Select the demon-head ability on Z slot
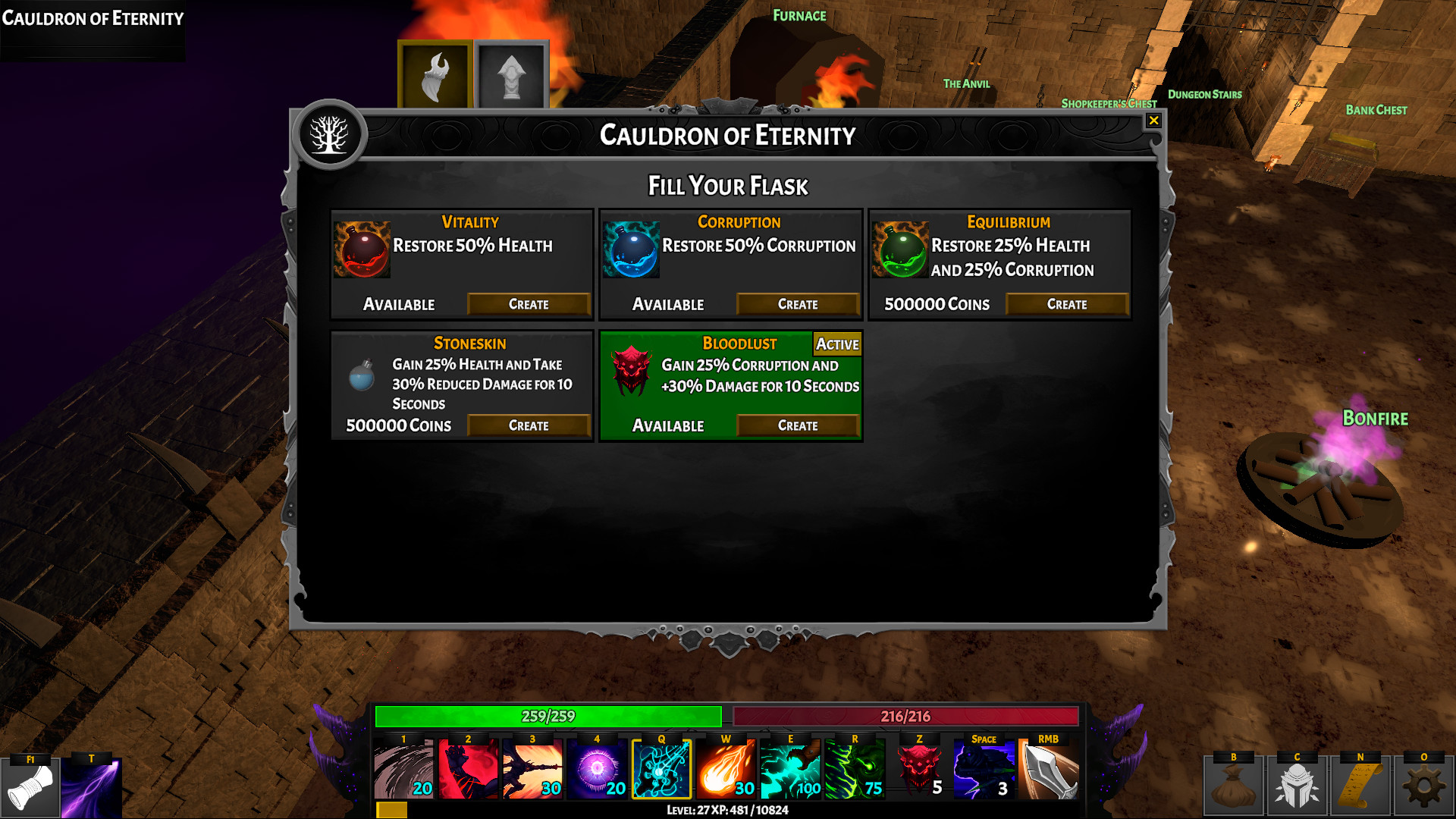1456x819 pixels. click(x=920, y=769)
